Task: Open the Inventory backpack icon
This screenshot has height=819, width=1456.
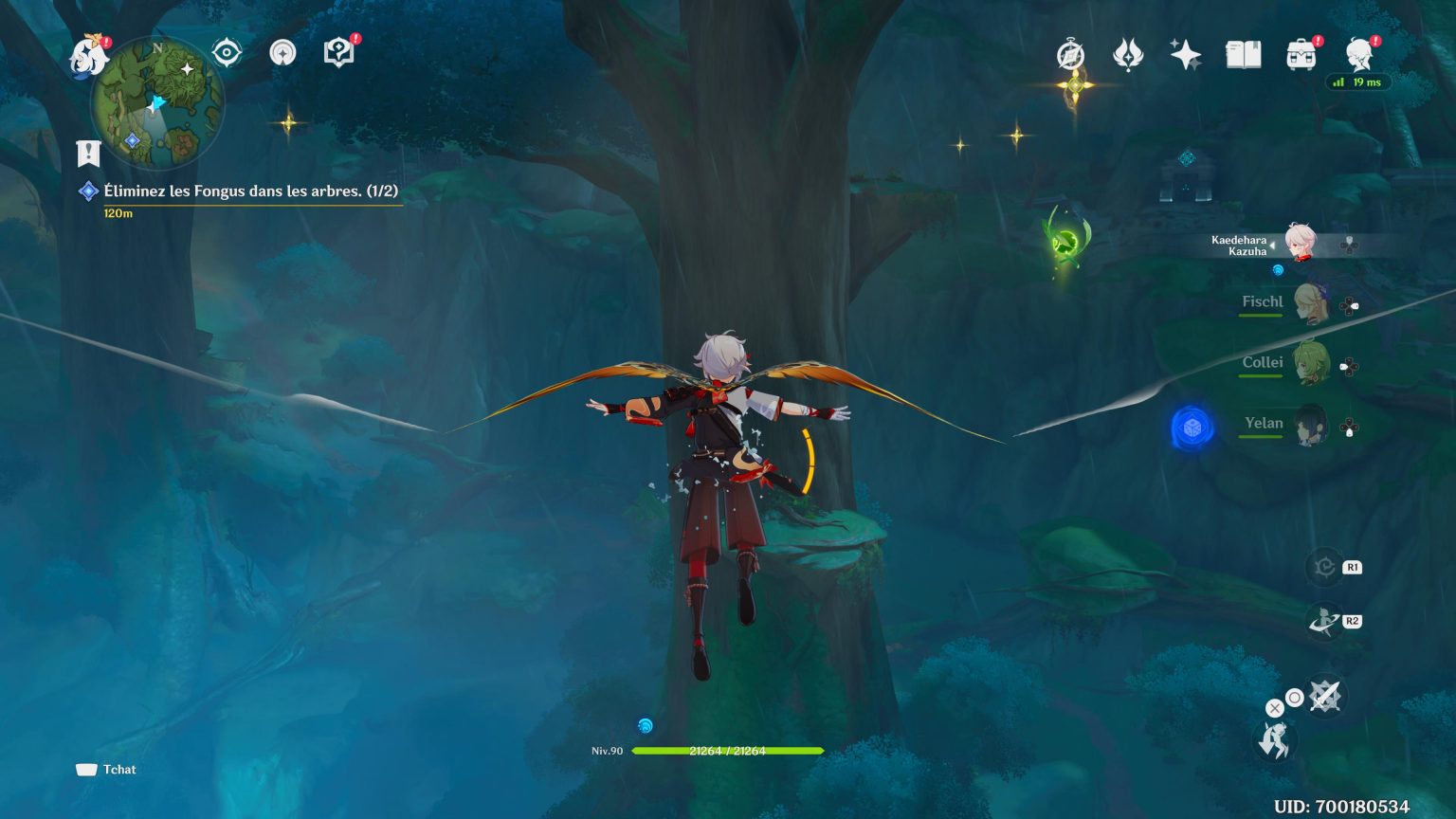Action: [x=1301, y=56]
